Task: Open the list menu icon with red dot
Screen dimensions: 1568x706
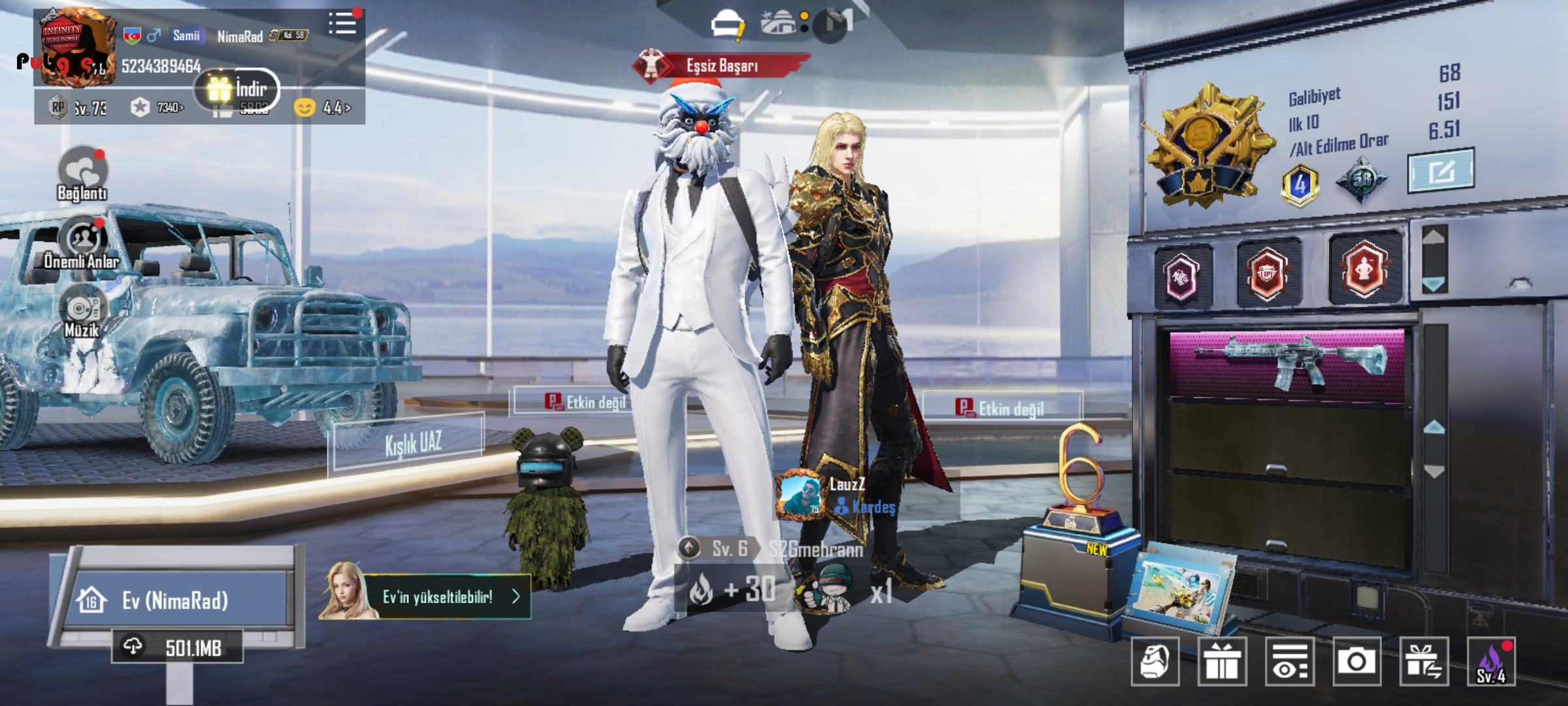Action: coord(343,24)
